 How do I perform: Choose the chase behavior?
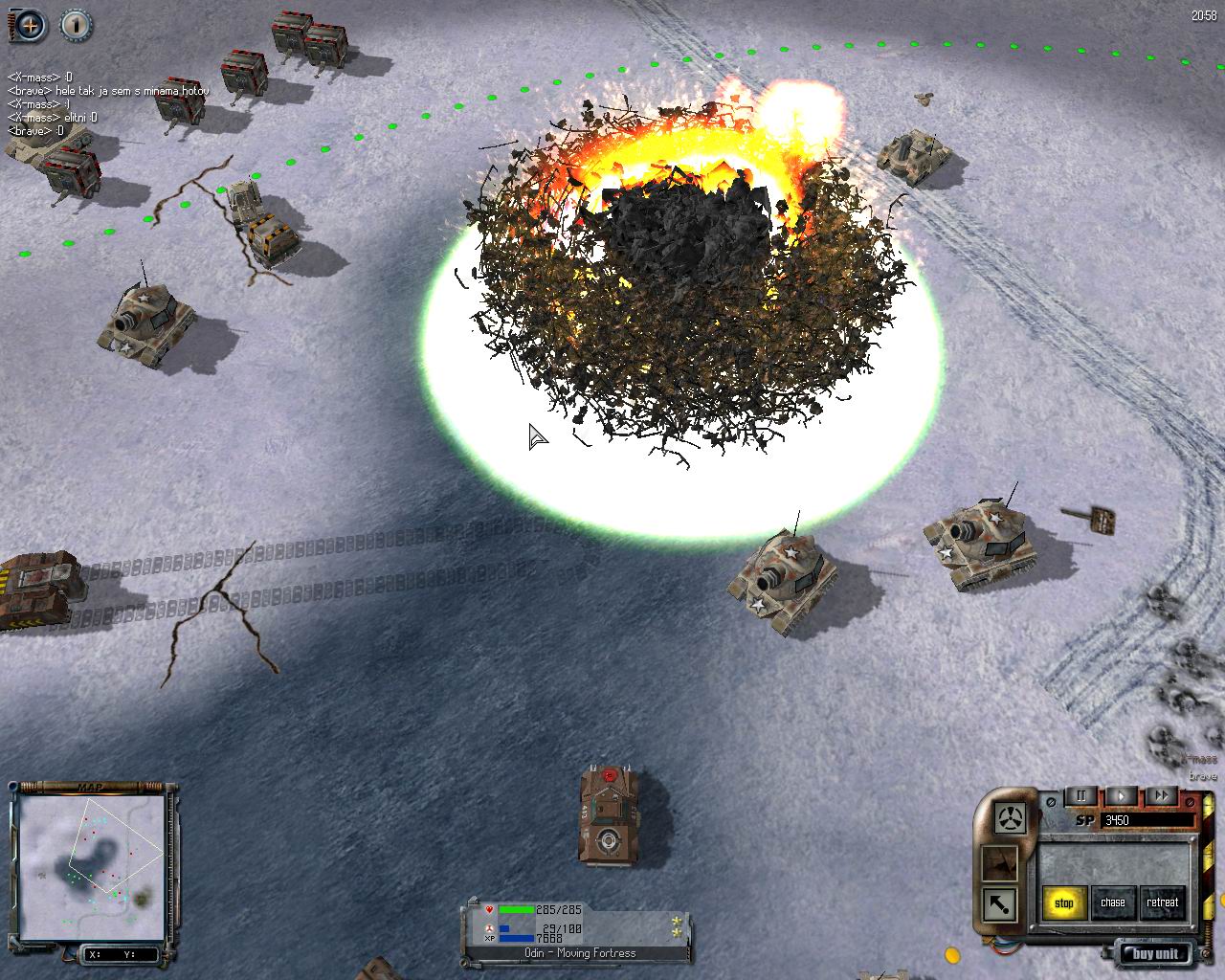1113,902
